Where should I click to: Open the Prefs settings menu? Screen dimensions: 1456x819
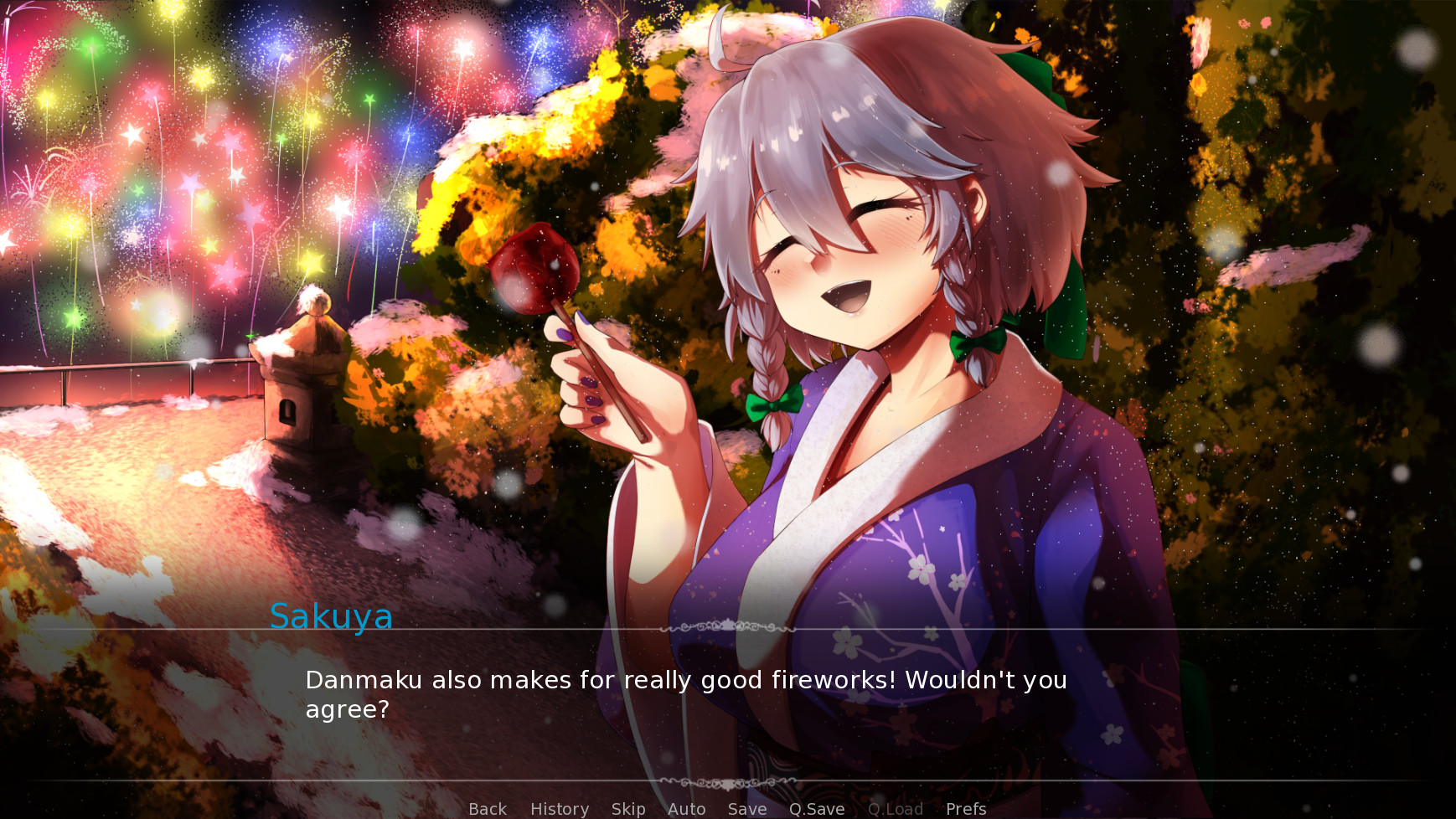(965, 809)
